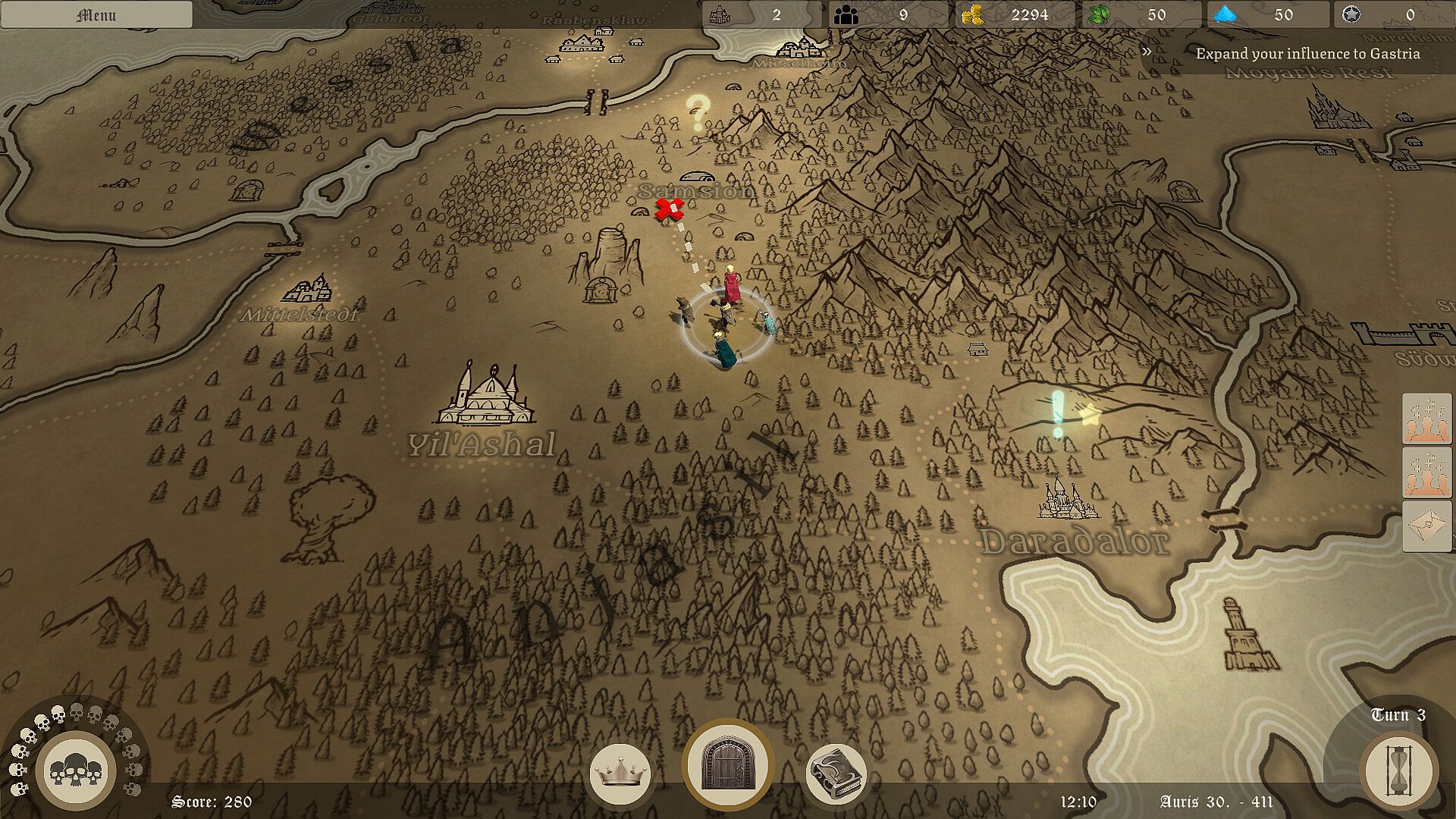Screen dimensions: 1456x819
Task: Select the yellow question mark map marker
Action: point(697,111)
